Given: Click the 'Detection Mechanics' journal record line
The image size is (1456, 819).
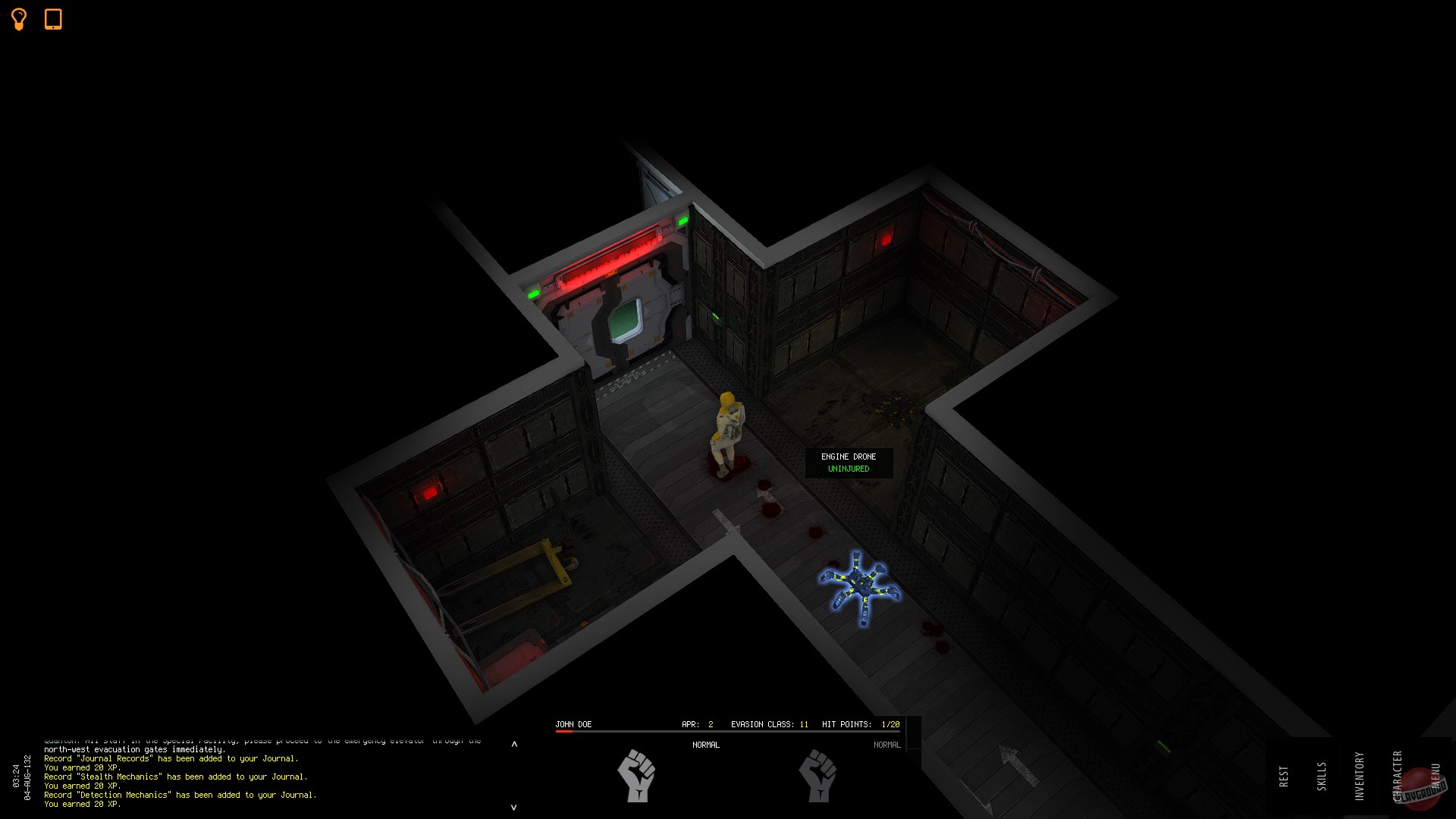Looking at the screenshot, I should pyautogui.click(x=125, y=795).
